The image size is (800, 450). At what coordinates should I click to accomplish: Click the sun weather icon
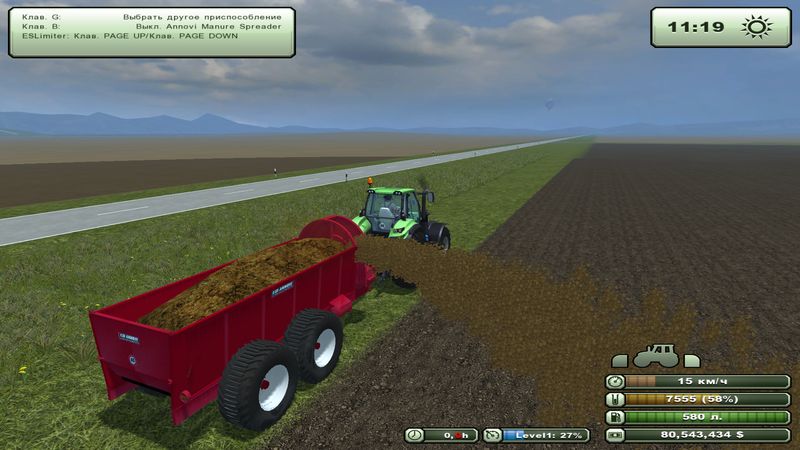(758, 27)
